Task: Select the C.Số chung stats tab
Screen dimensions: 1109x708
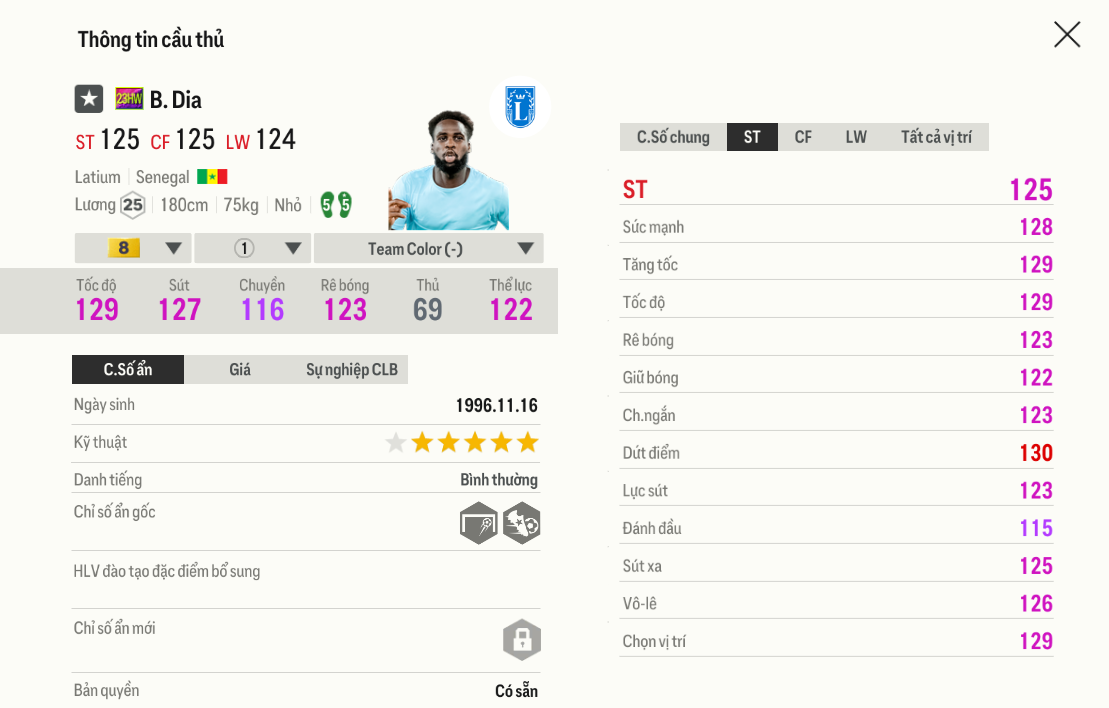Action: click(x=673, y=137)
